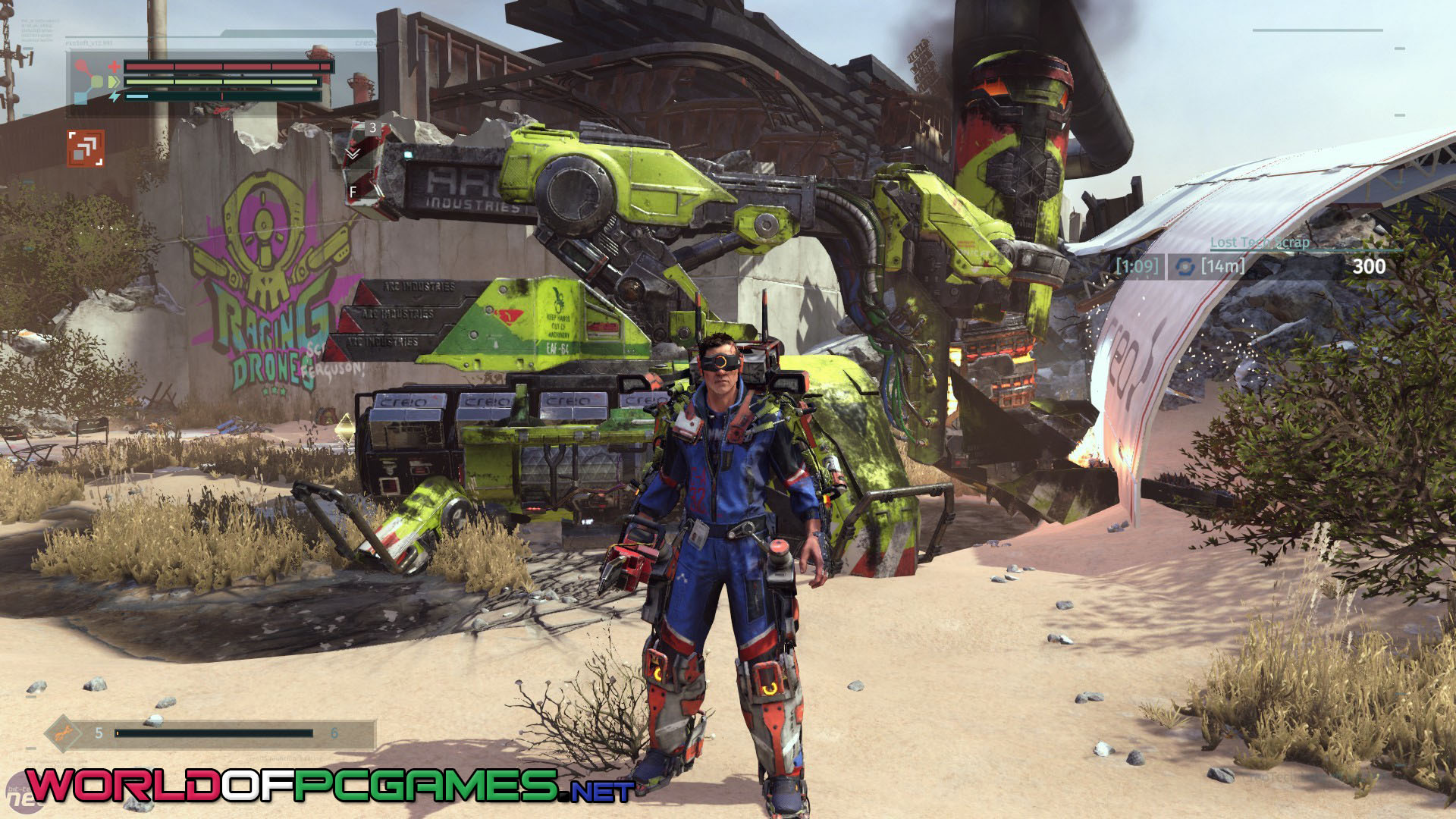The width and height of the screenshot is (1456, 819).
Task: Click the orange stacked-squares status icon
Action: [85, 148]
